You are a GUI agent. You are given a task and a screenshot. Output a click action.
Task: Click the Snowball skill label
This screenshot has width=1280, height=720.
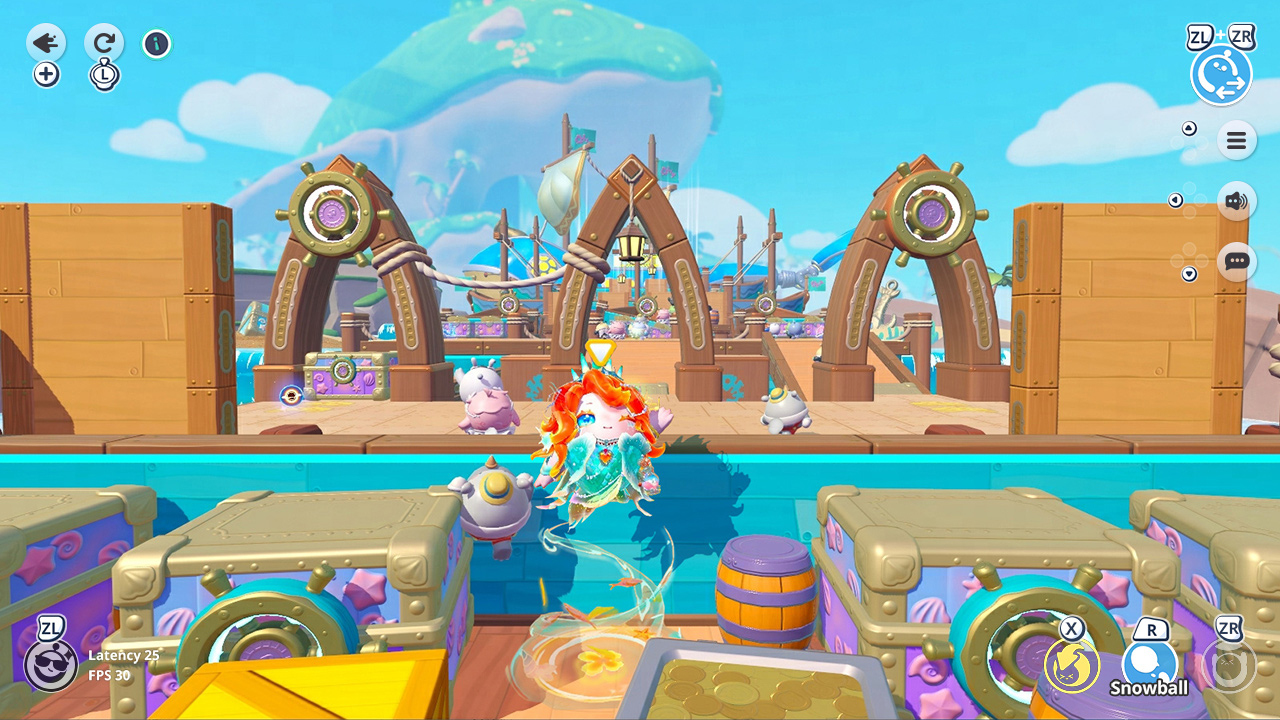[x=1150, y=688]
